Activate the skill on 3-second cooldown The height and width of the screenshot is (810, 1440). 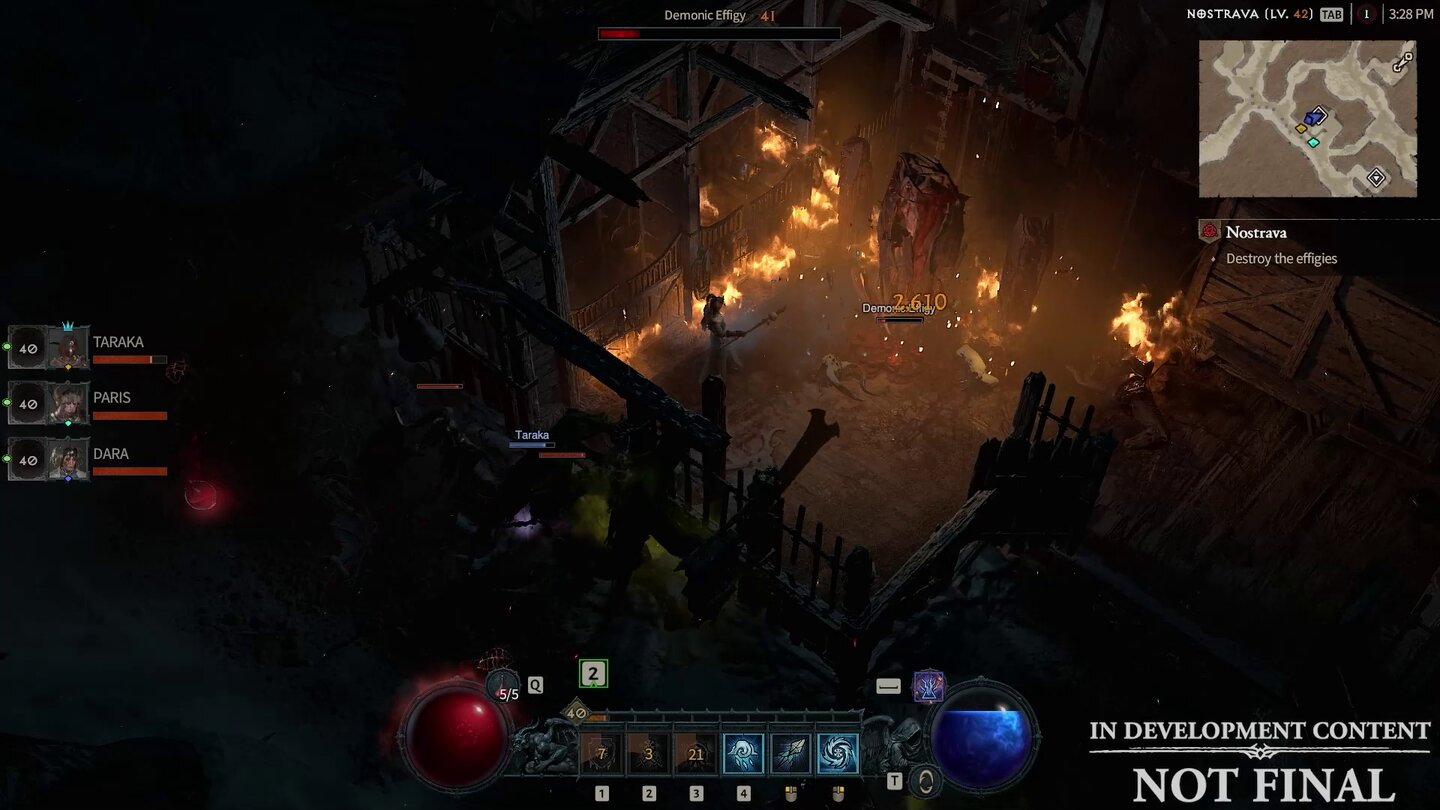pyautogui.click(x=648, y=754)
